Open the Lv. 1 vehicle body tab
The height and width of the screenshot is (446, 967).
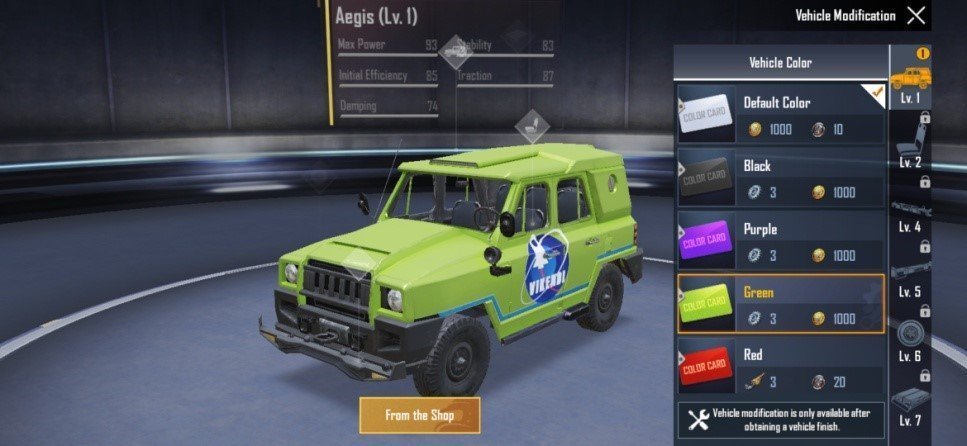(x=910, y=80)
